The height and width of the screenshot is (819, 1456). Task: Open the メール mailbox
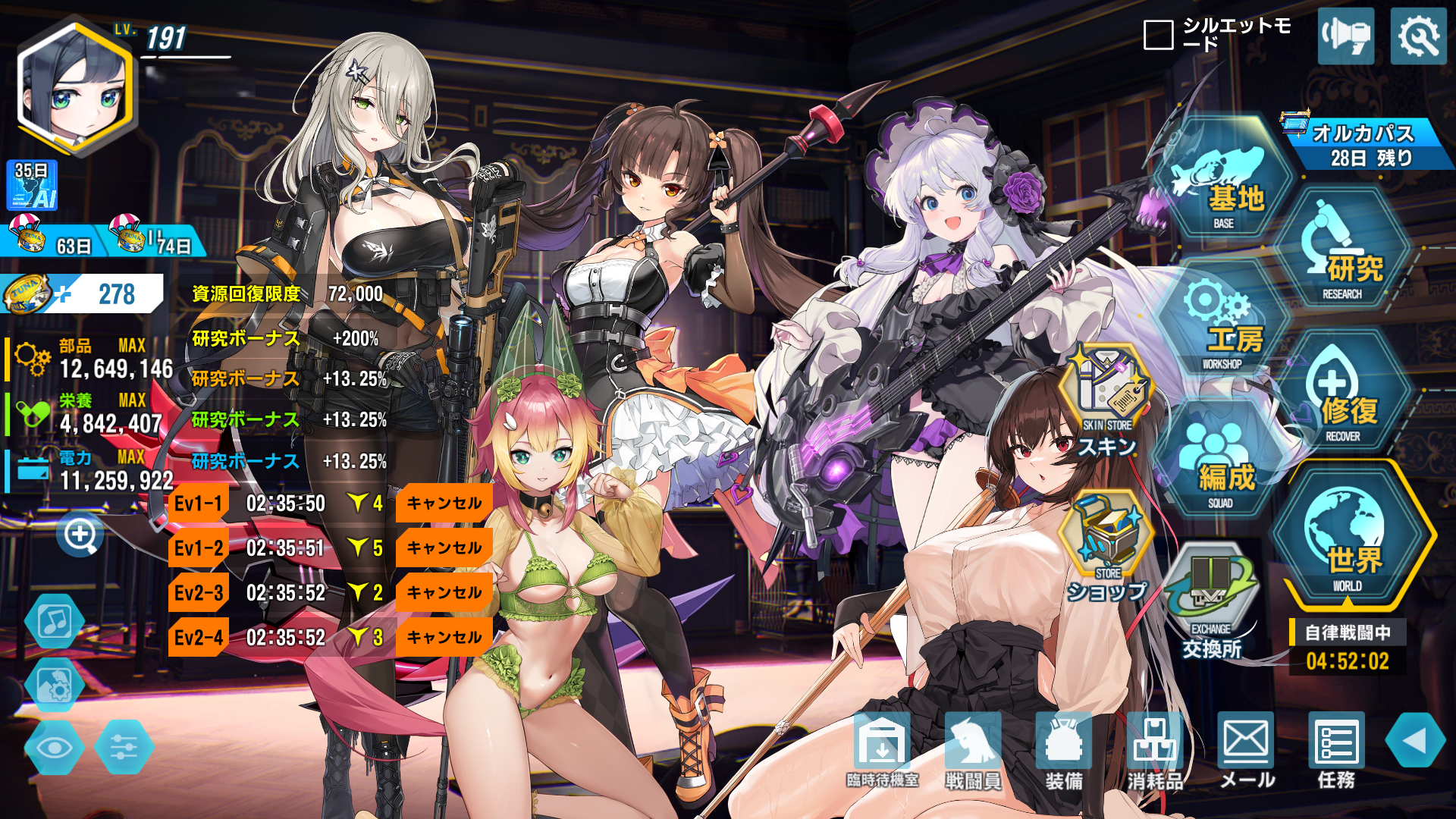tap(1246, 749)
